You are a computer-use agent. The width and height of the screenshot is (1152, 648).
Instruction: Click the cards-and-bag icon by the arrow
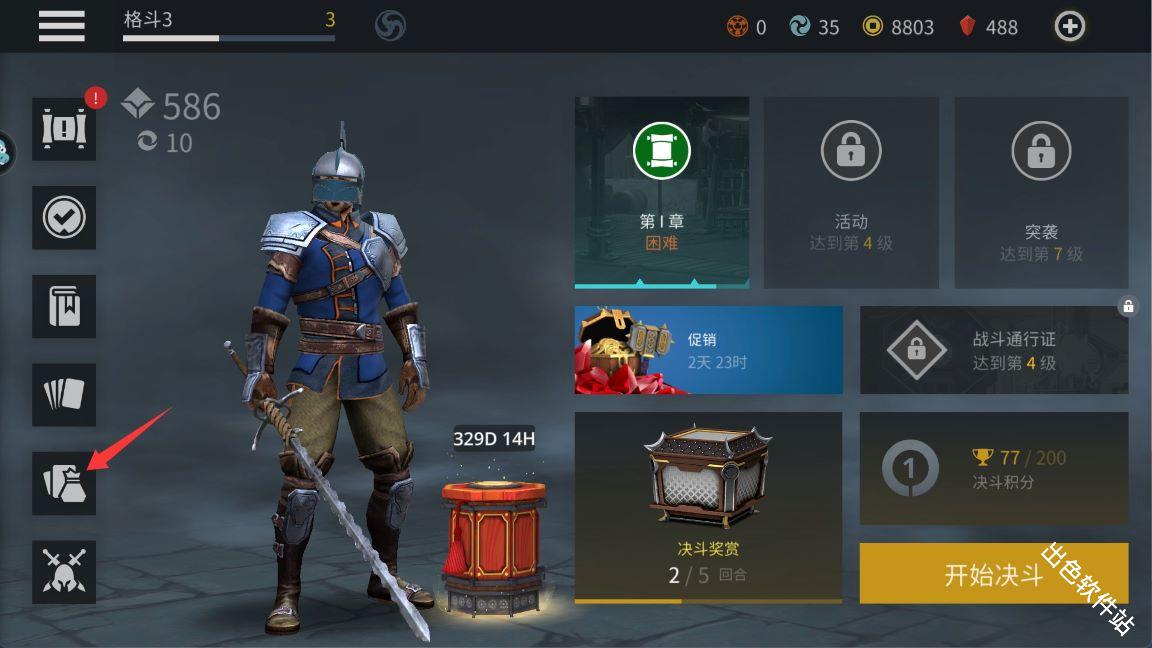64,483
